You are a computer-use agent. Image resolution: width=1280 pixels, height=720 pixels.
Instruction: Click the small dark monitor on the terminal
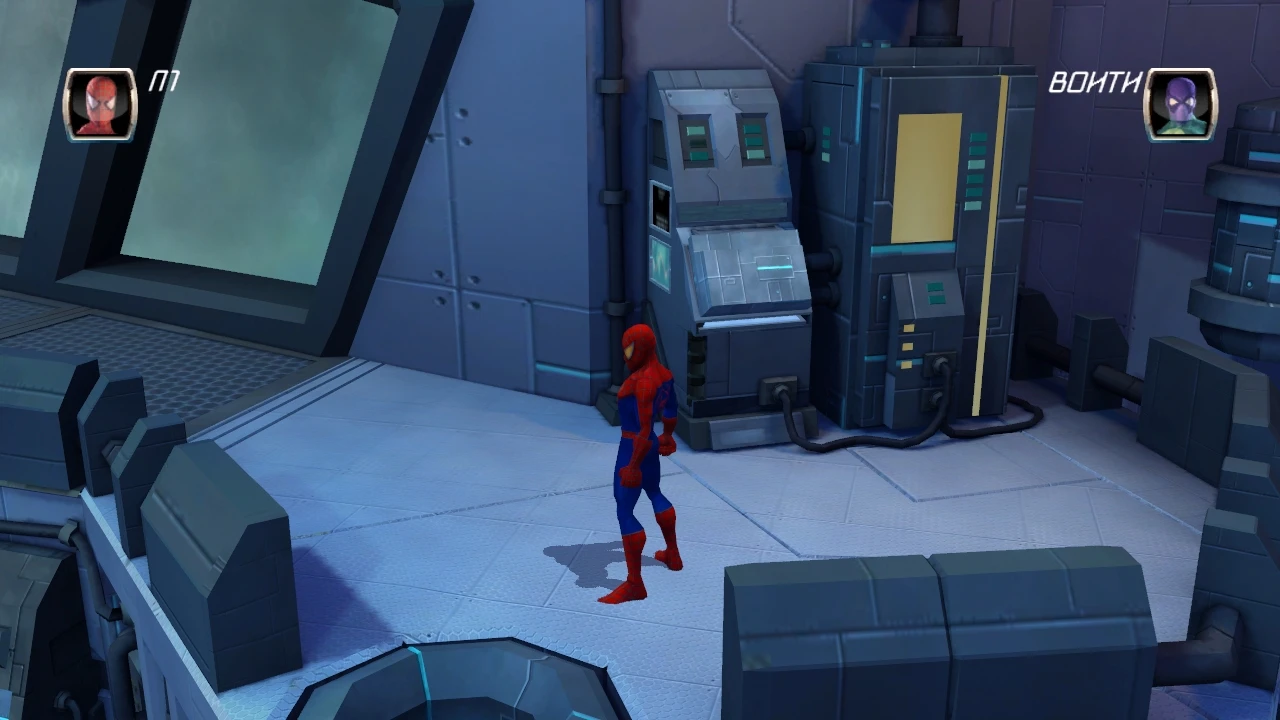(x=663, y=210)
